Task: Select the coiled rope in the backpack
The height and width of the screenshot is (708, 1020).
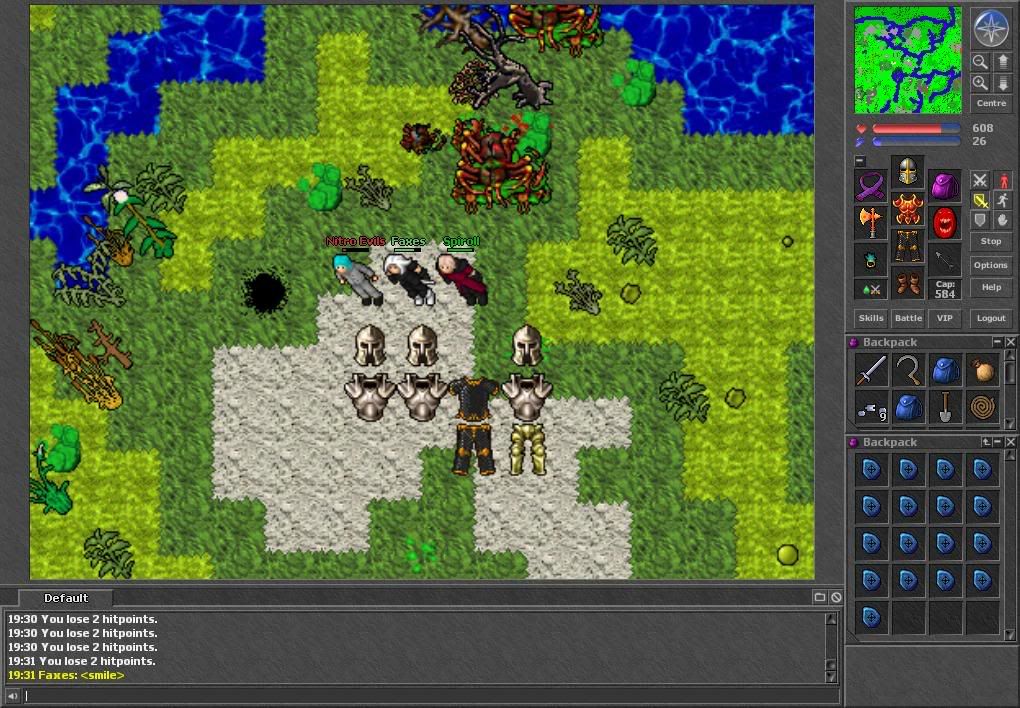Action: [x=982, y=408]
